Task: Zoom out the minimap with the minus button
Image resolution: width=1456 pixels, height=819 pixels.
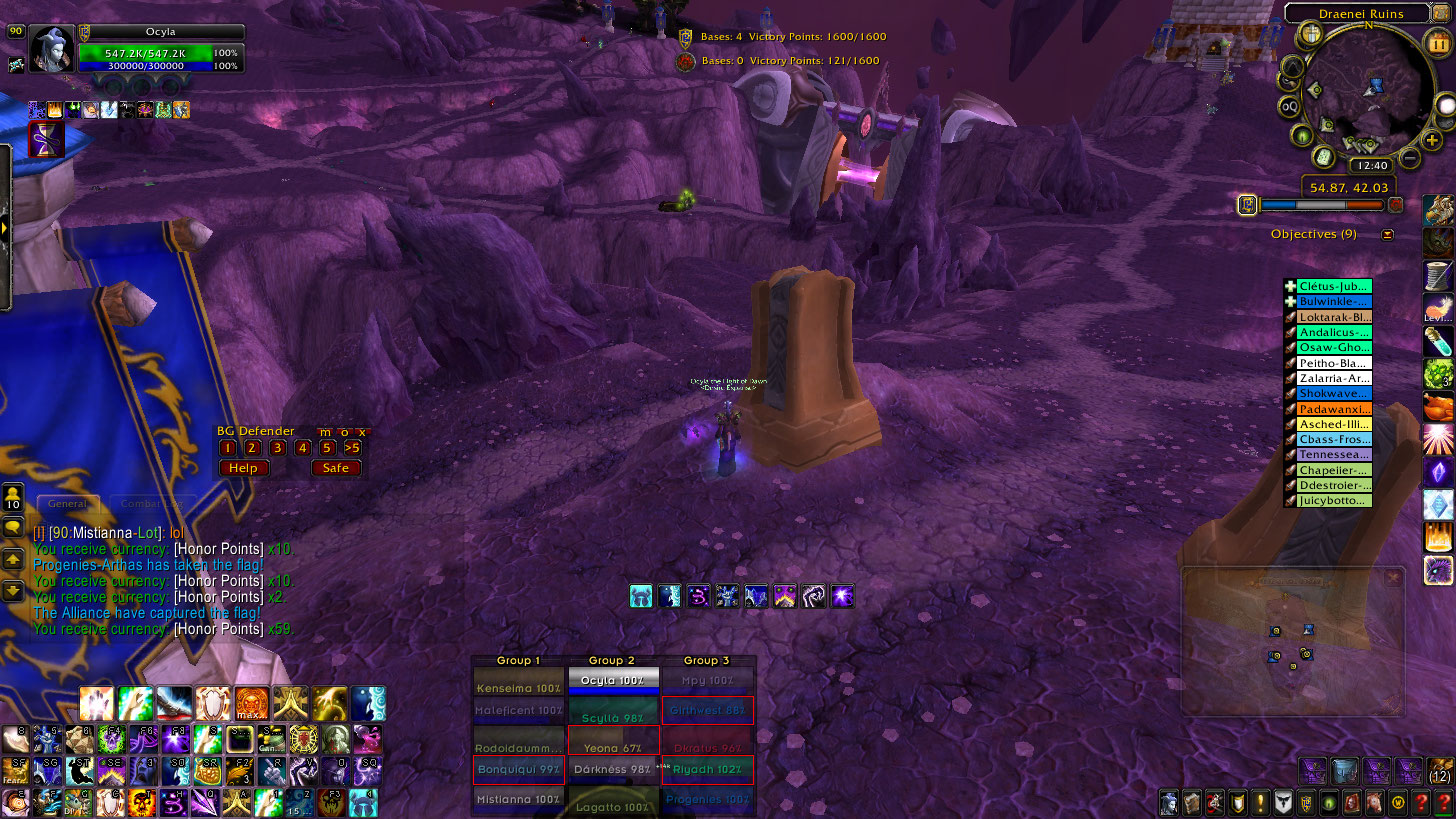Action: point(1410,157)
